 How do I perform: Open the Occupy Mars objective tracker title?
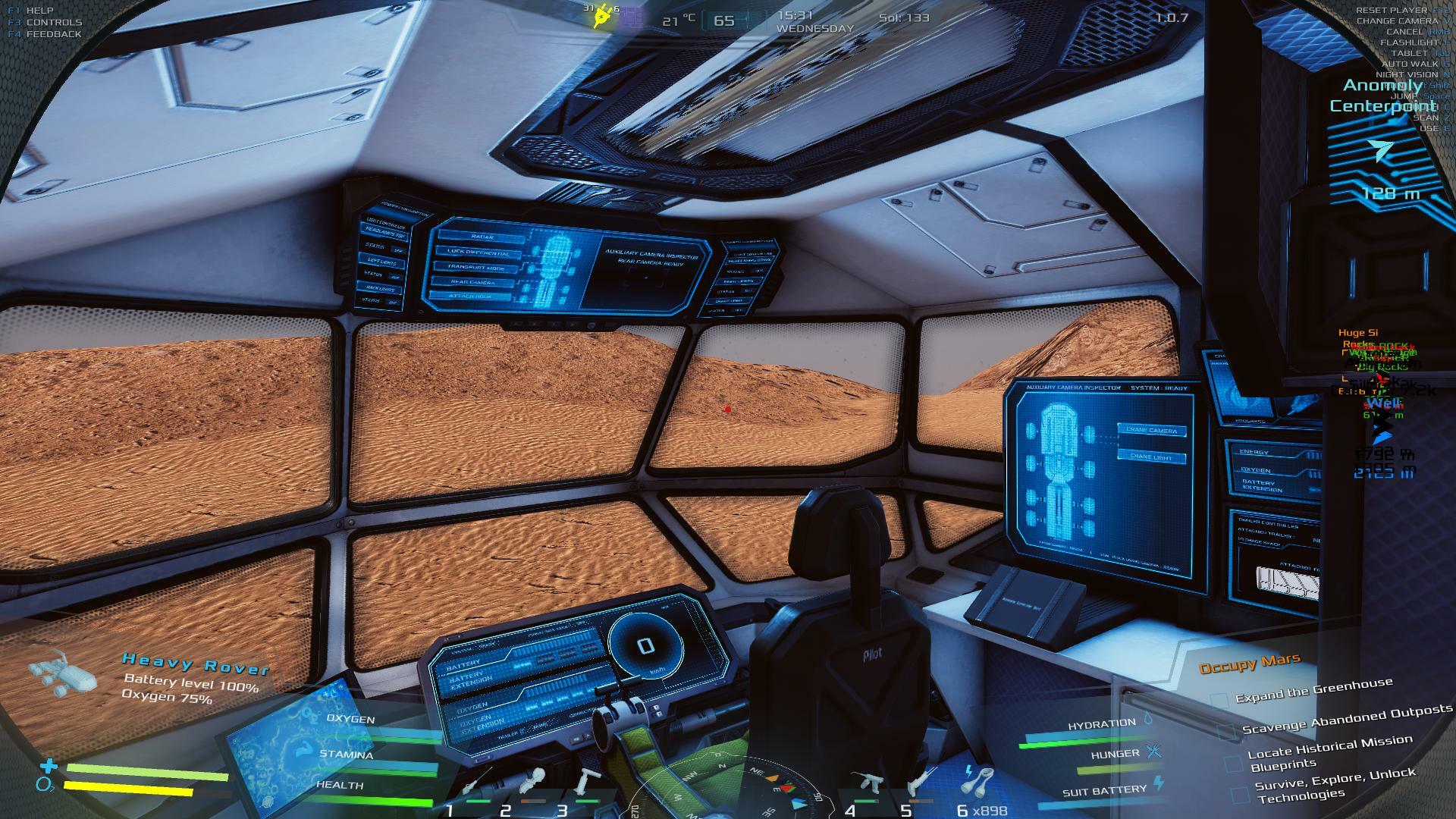1250,663
